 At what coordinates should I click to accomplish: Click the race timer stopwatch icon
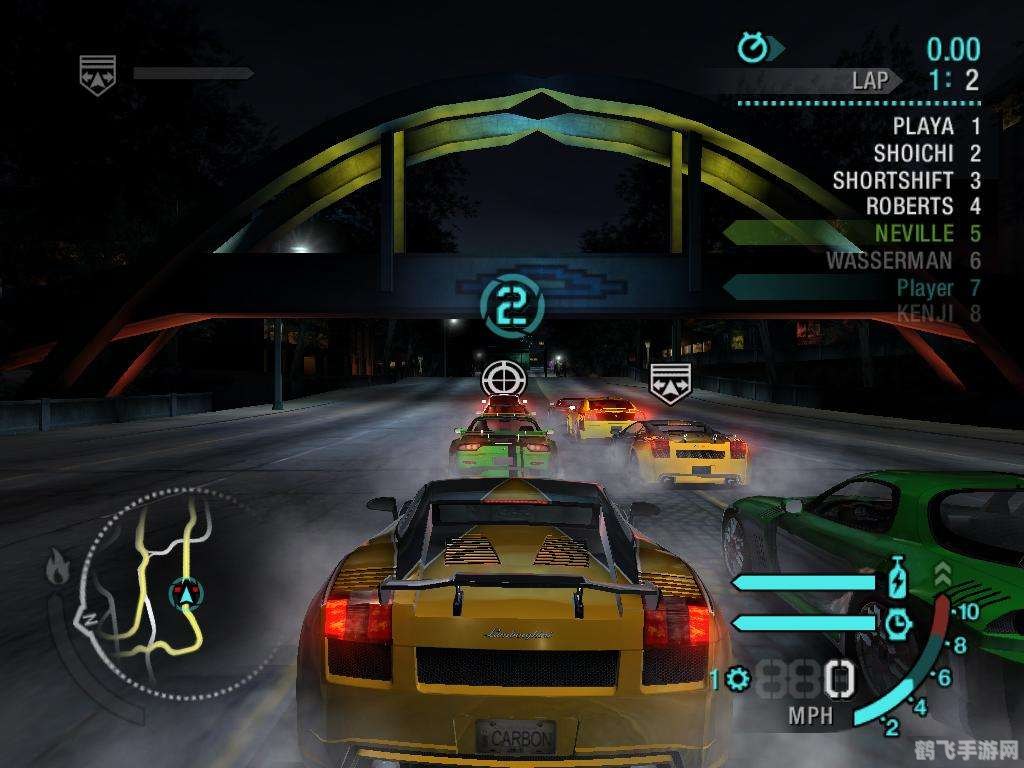click(x=752, y=47)
